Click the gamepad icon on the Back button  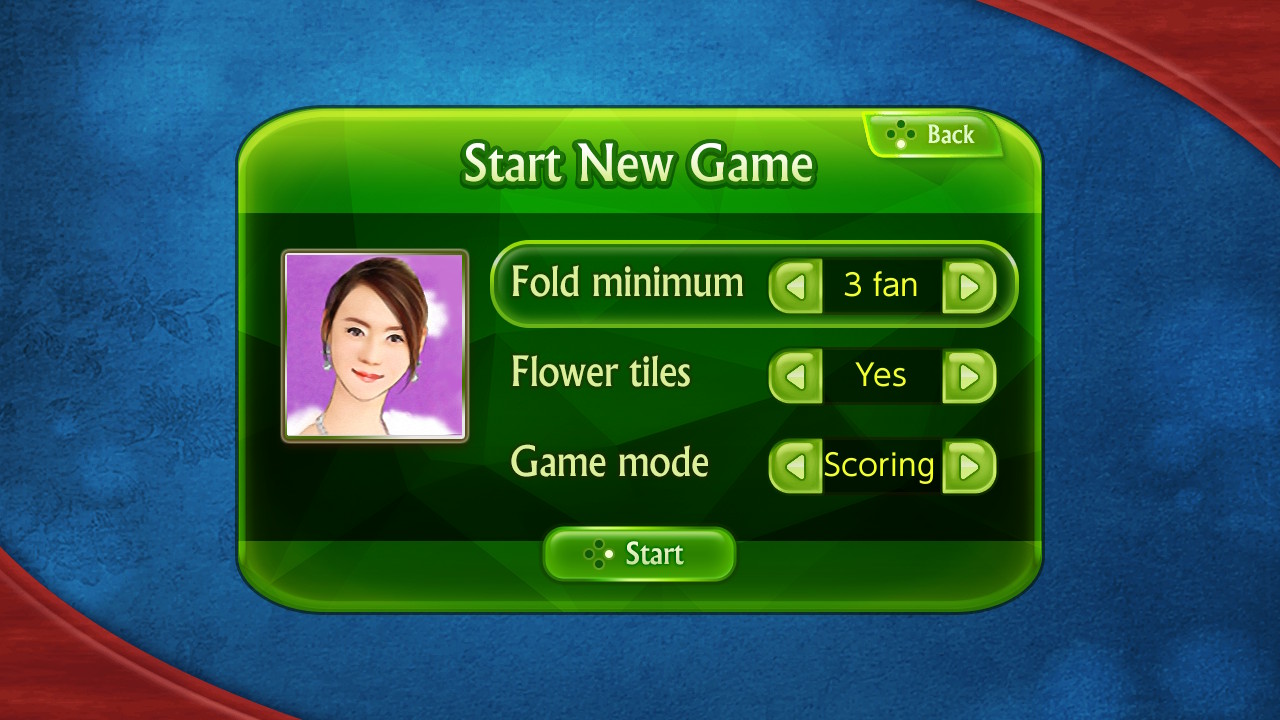[x=899, y=131]
